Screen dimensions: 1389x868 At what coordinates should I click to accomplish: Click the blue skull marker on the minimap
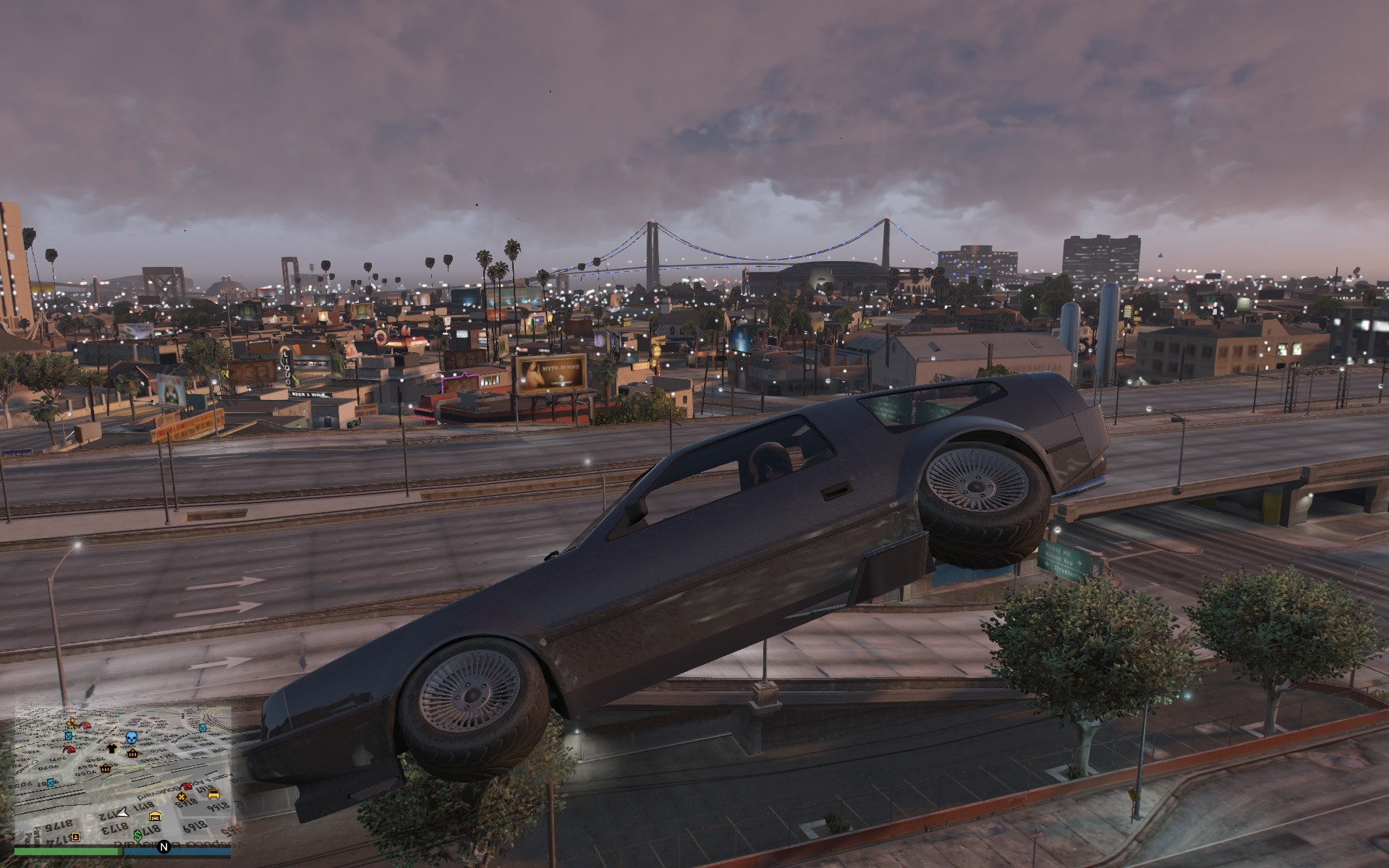coord(132,738)
